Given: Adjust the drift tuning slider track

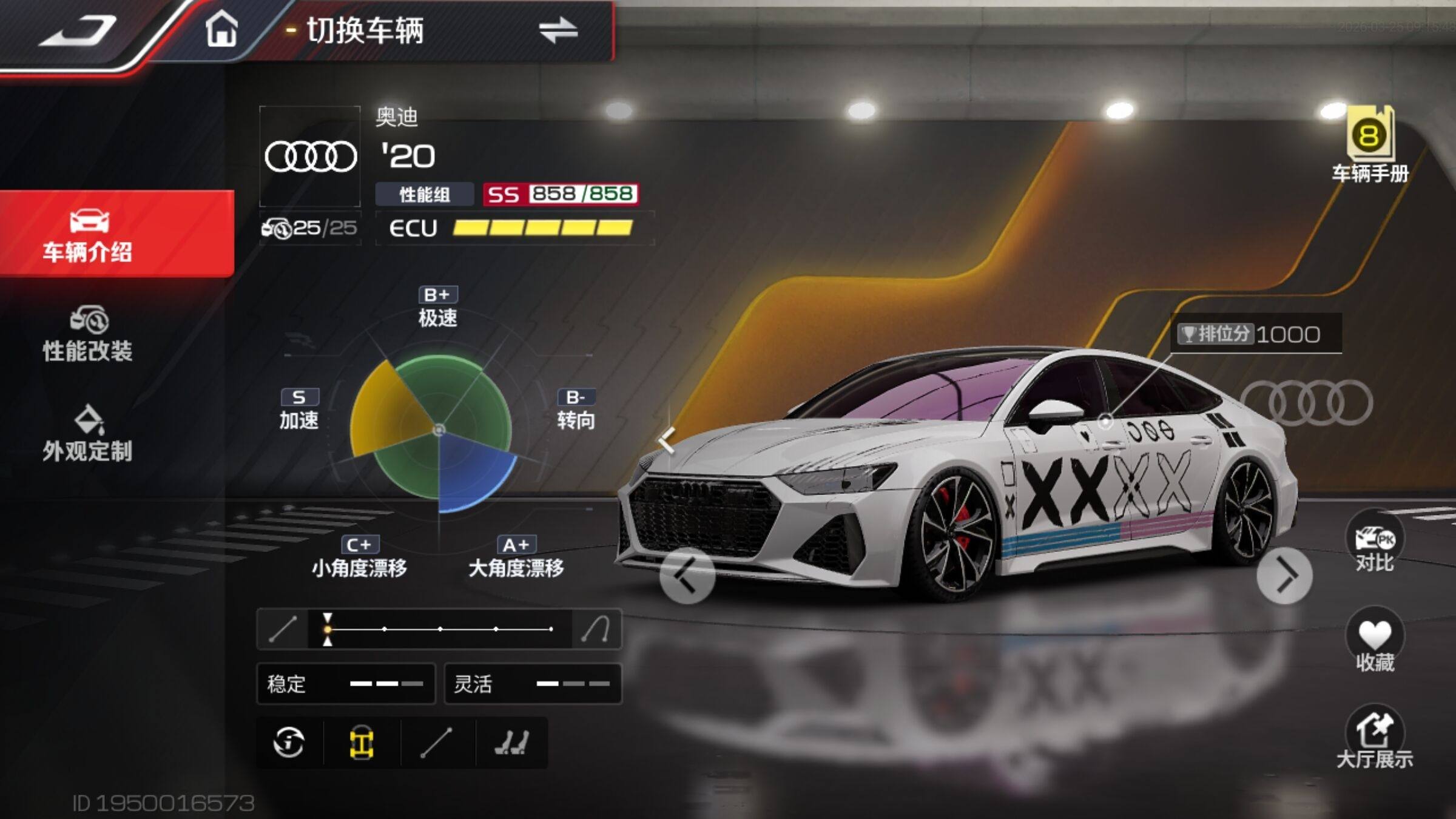Looking at the screenshot, I should click(439, 629).
